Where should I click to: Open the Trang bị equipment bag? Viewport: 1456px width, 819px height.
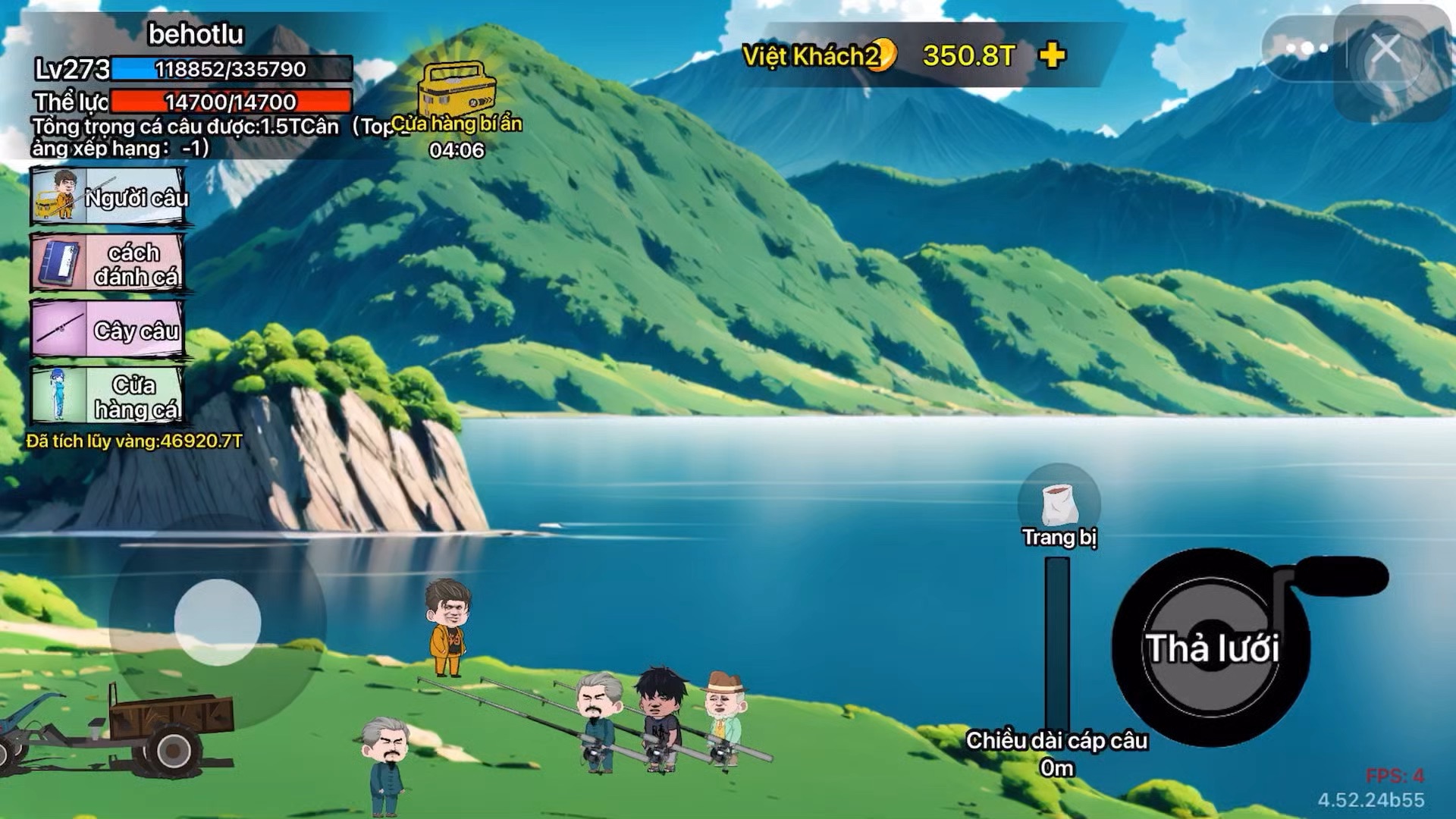pyautogui.click(x=1059, y=504)
